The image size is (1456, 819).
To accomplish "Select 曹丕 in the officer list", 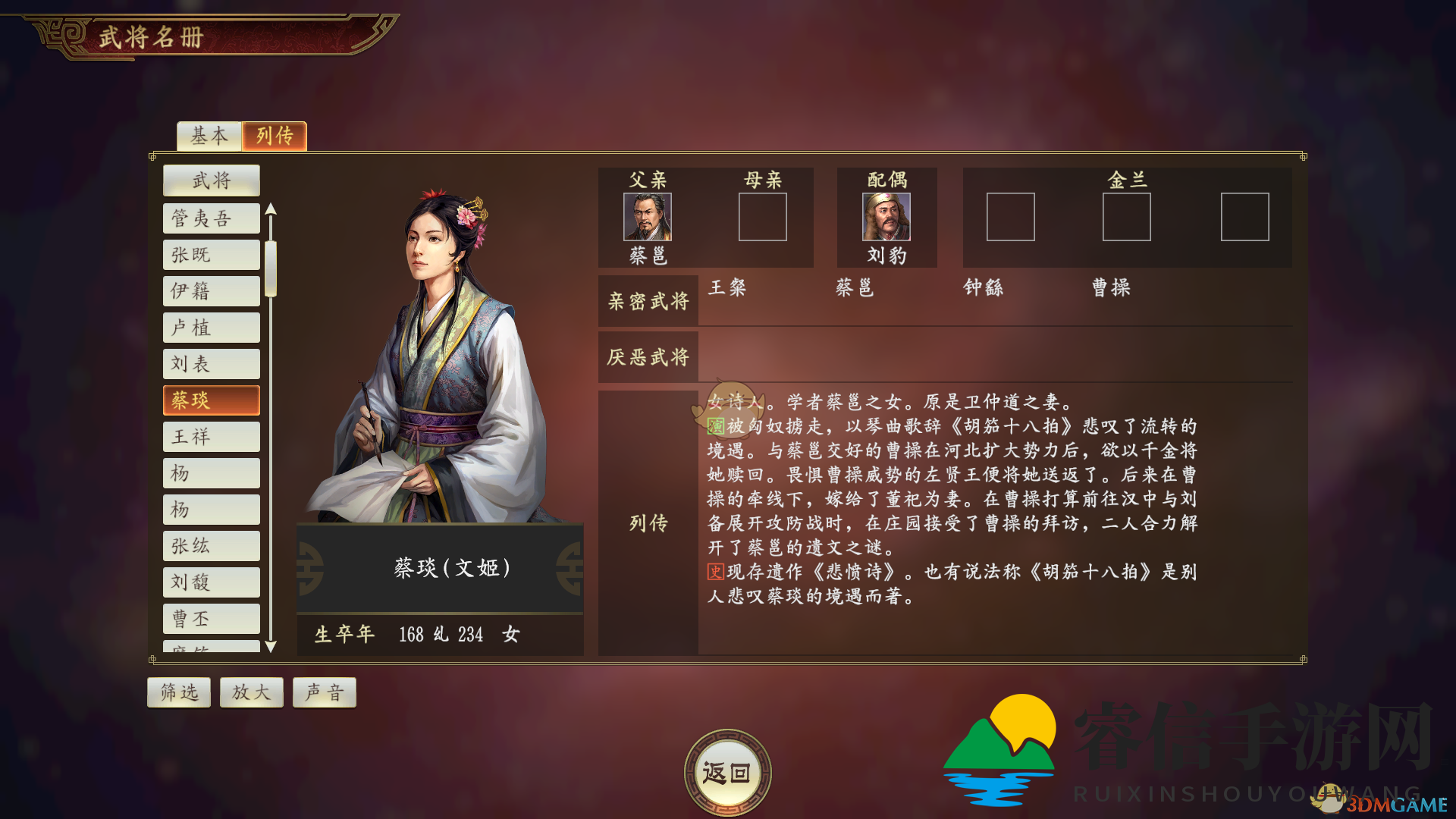I will [212, 619].
